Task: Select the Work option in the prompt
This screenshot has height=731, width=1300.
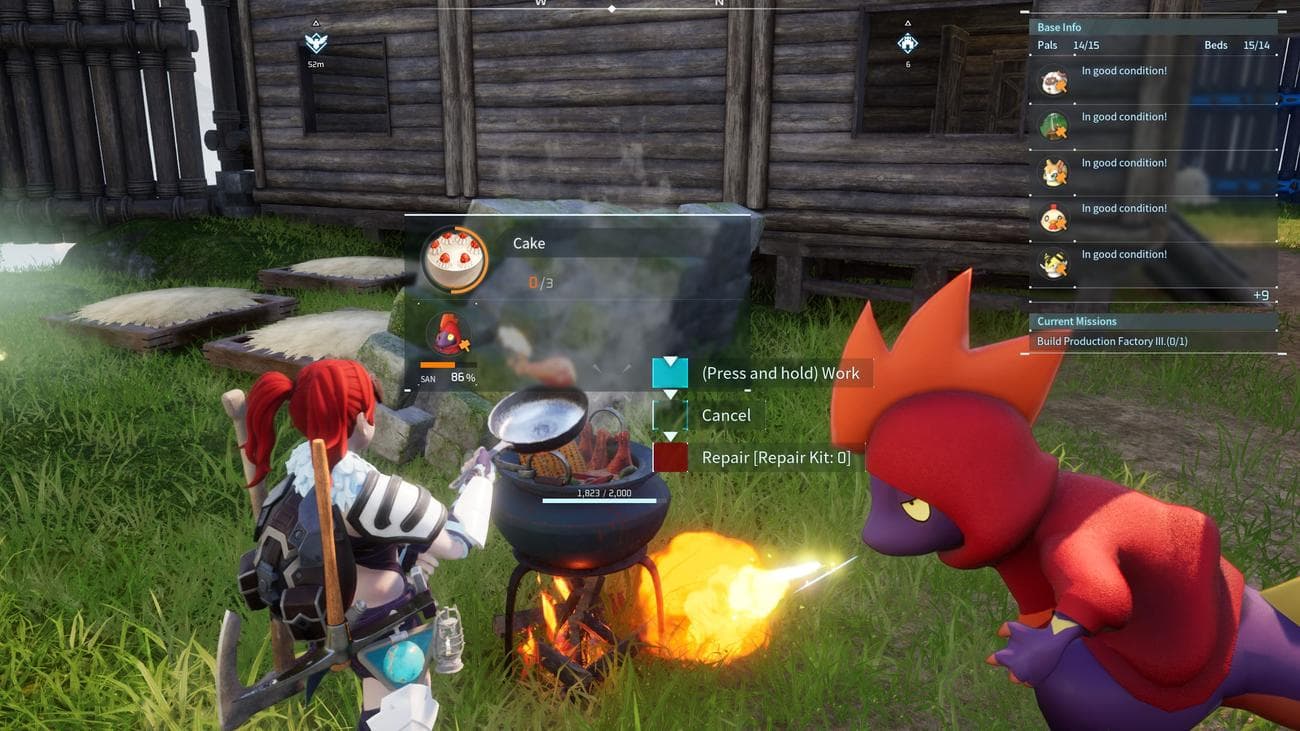Action: [780, 373]
